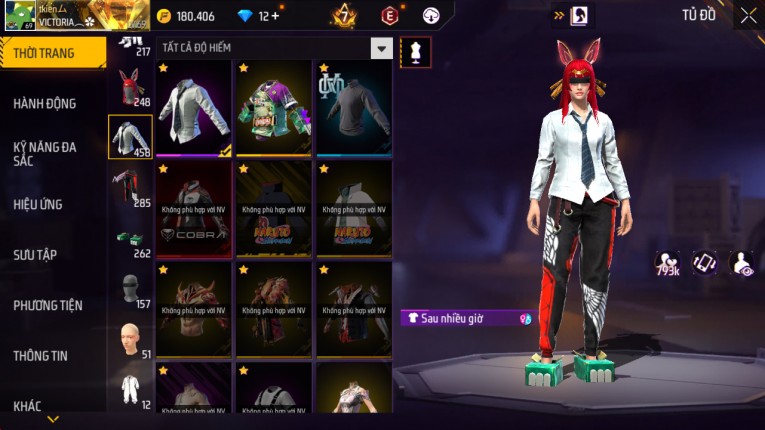Open the pants category with 285 items
The width and height of the screenshot is (765, 430).
pyautogui.click(x=129, y=185)
